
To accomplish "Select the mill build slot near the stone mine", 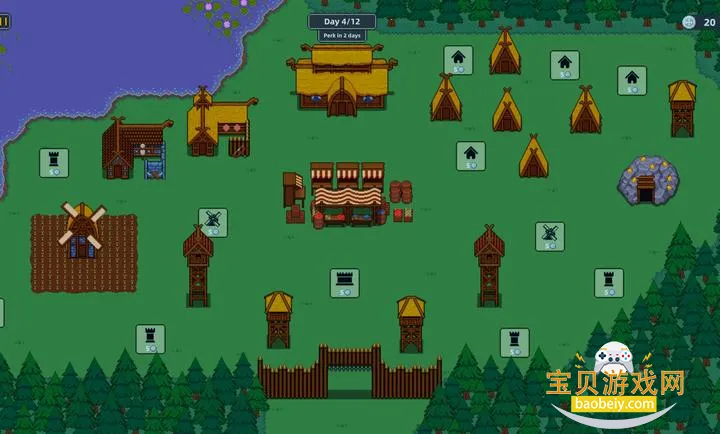I will 549,236.
